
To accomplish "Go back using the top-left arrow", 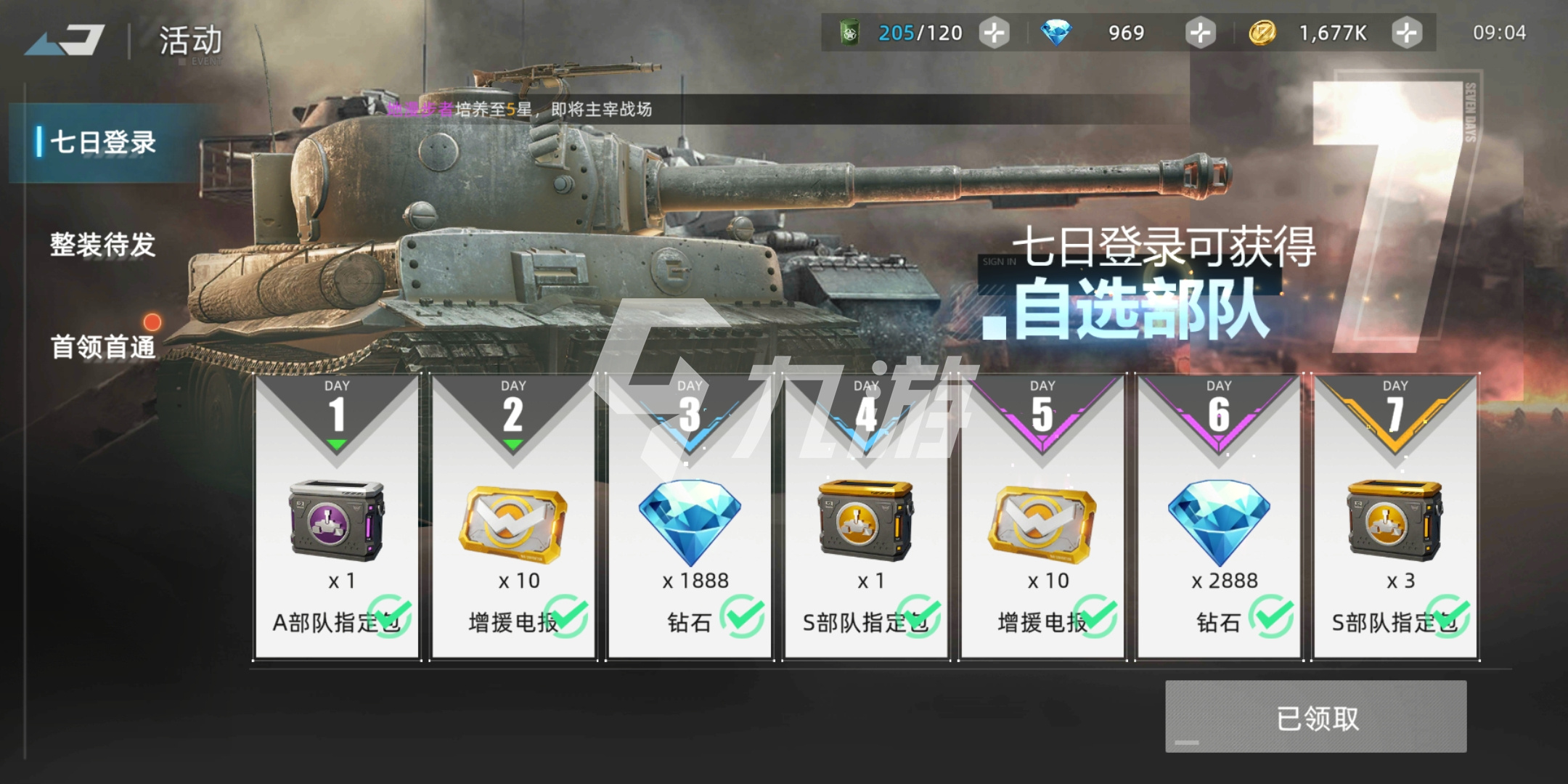I will click(65, 40).
